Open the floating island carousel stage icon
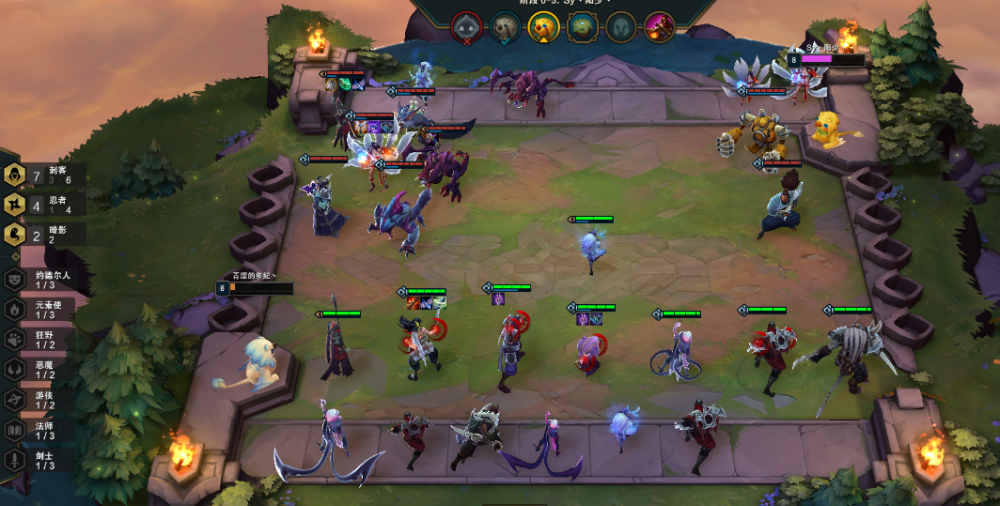 pos(582,27)
